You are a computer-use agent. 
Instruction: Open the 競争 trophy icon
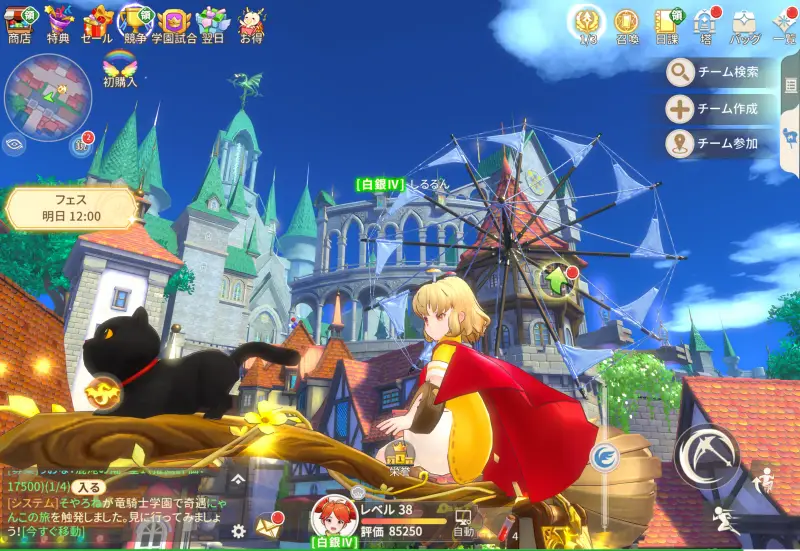tap(135, 22)
